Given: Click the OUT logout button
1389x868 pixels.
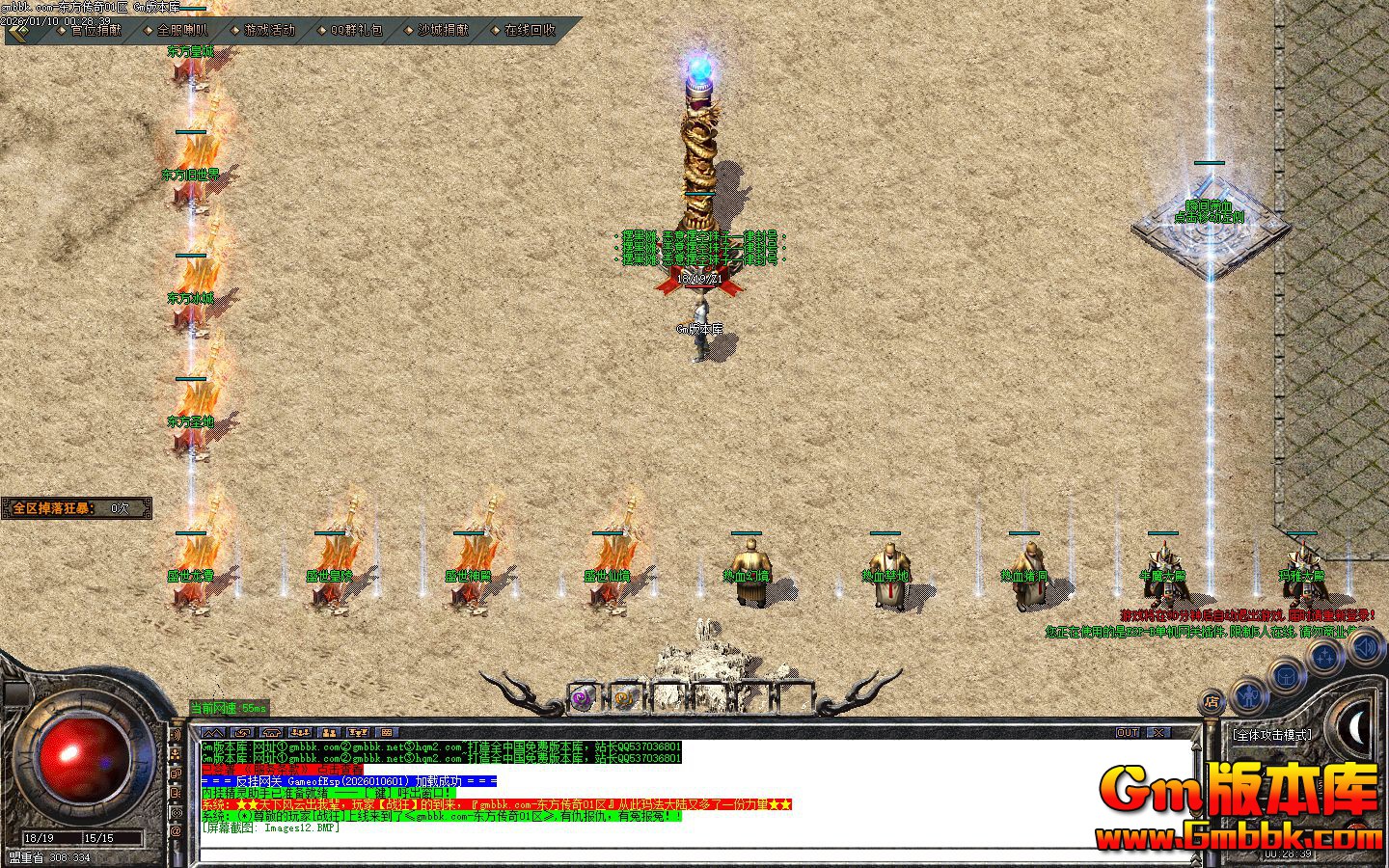Looking at the screenshot, I should (x=1128, y=733).
